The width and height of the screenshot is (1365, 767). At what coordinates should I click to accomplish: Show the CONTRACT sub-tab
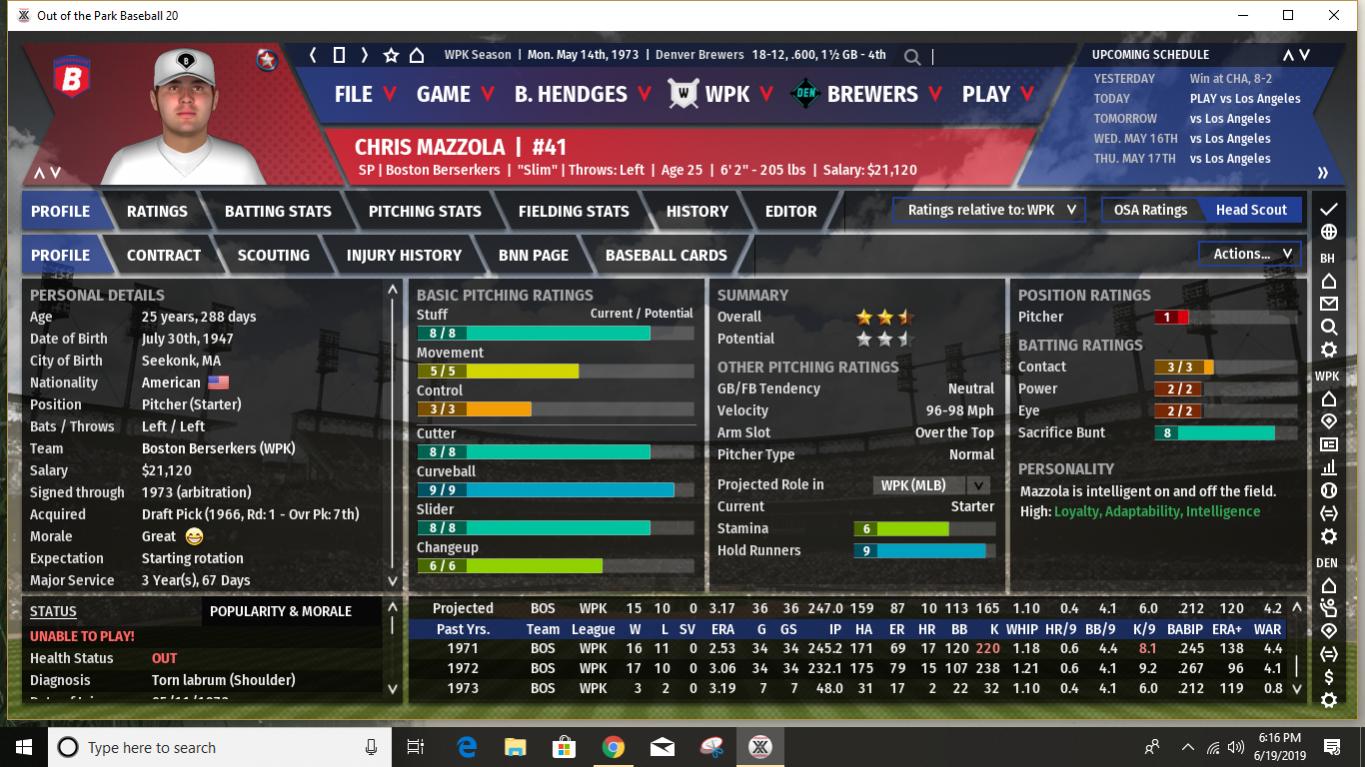pyautogui.click(x=163, y=255)
